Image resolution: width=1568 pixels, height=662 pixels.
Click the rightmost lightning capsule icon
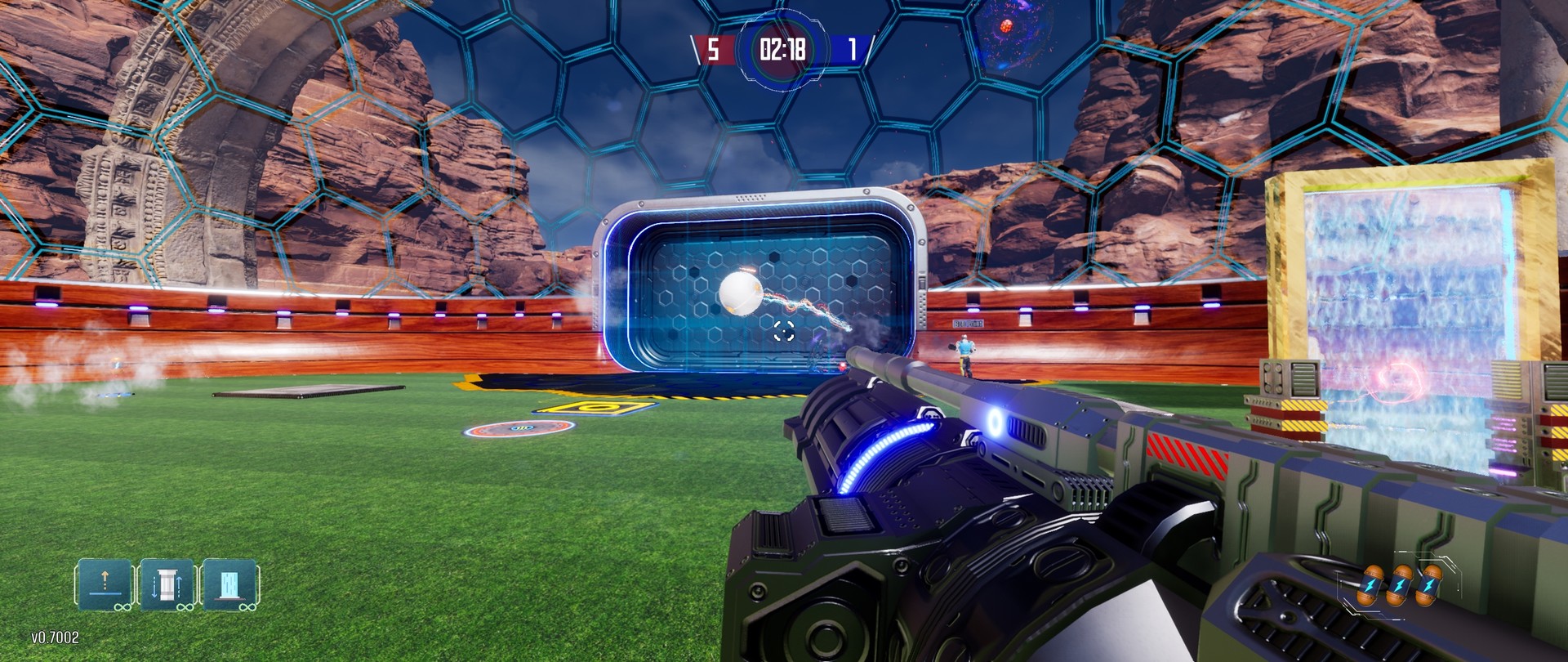coord(1430,584)
